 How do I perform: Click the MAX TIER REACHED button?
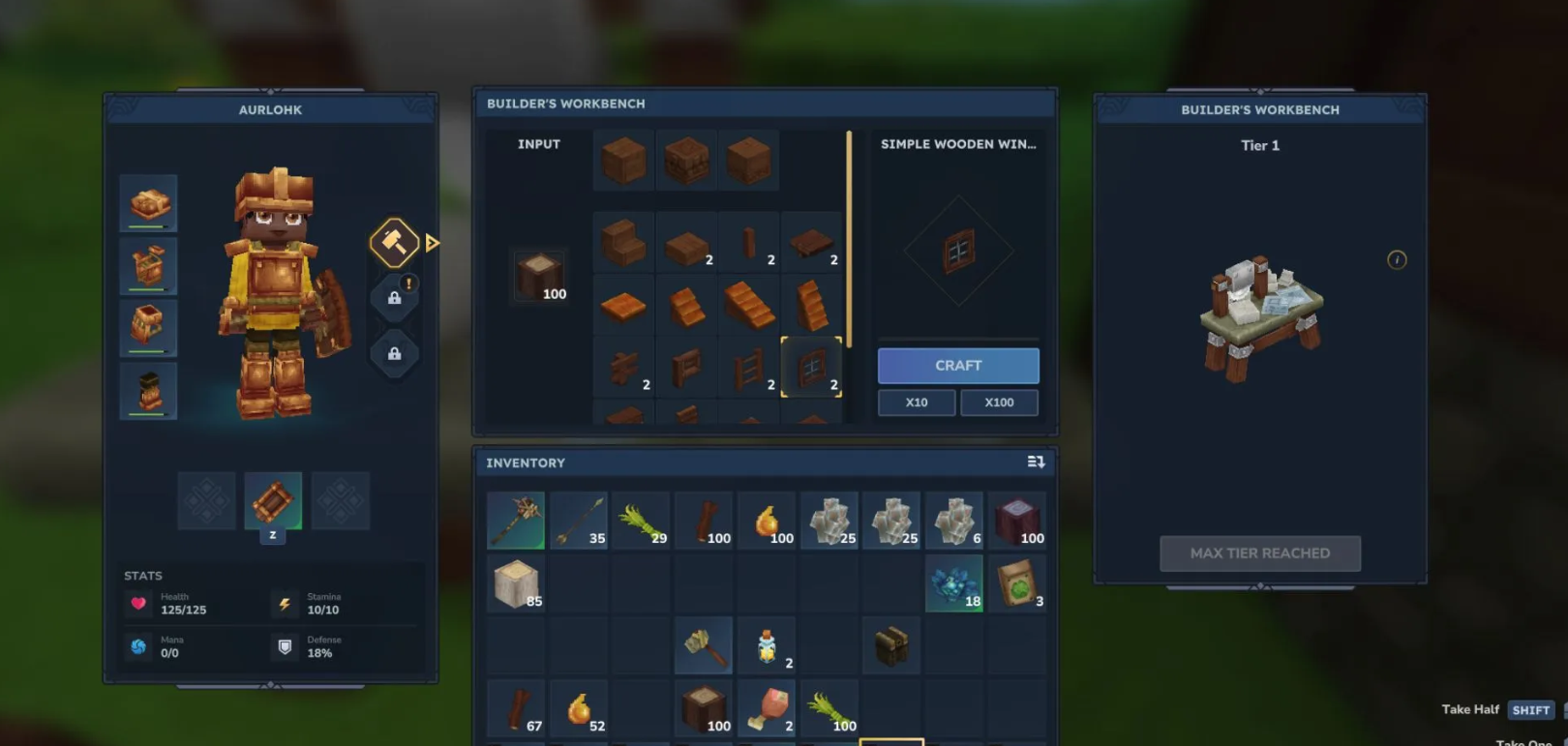coord(1259,553)
